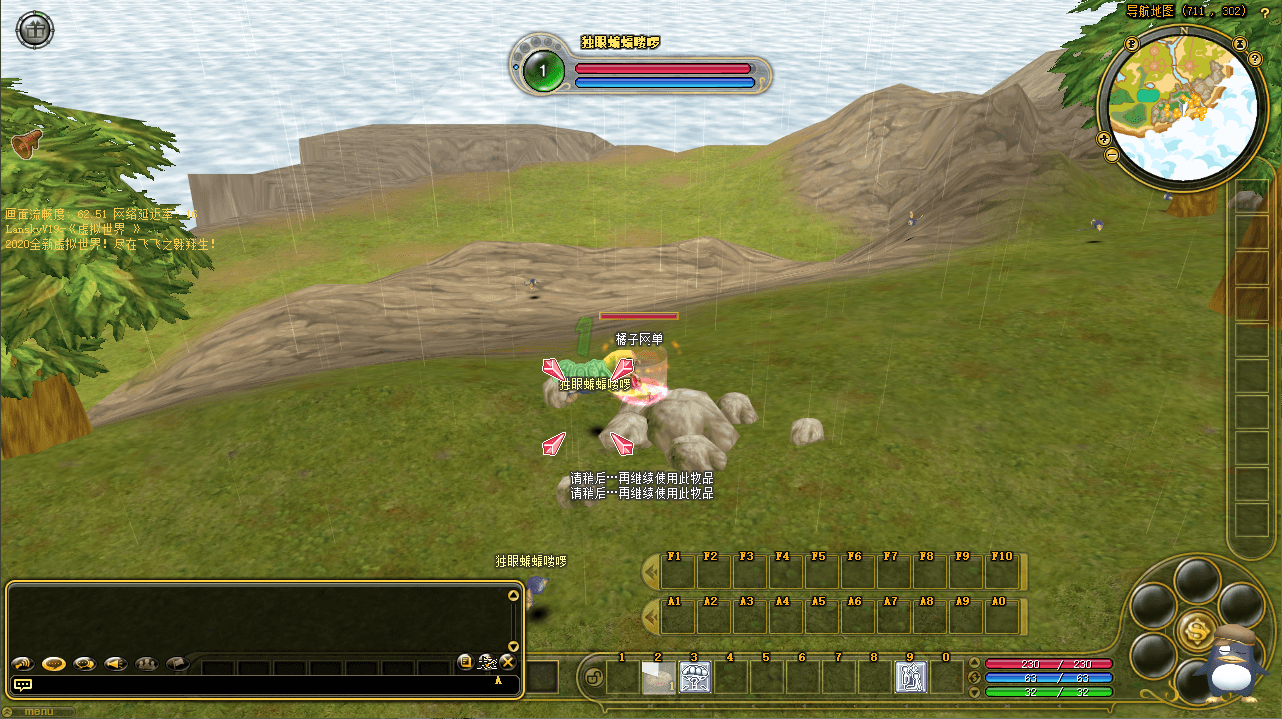Click the horn icon near the tree
Screen dimensions: 1282x719
coord(25,144)
